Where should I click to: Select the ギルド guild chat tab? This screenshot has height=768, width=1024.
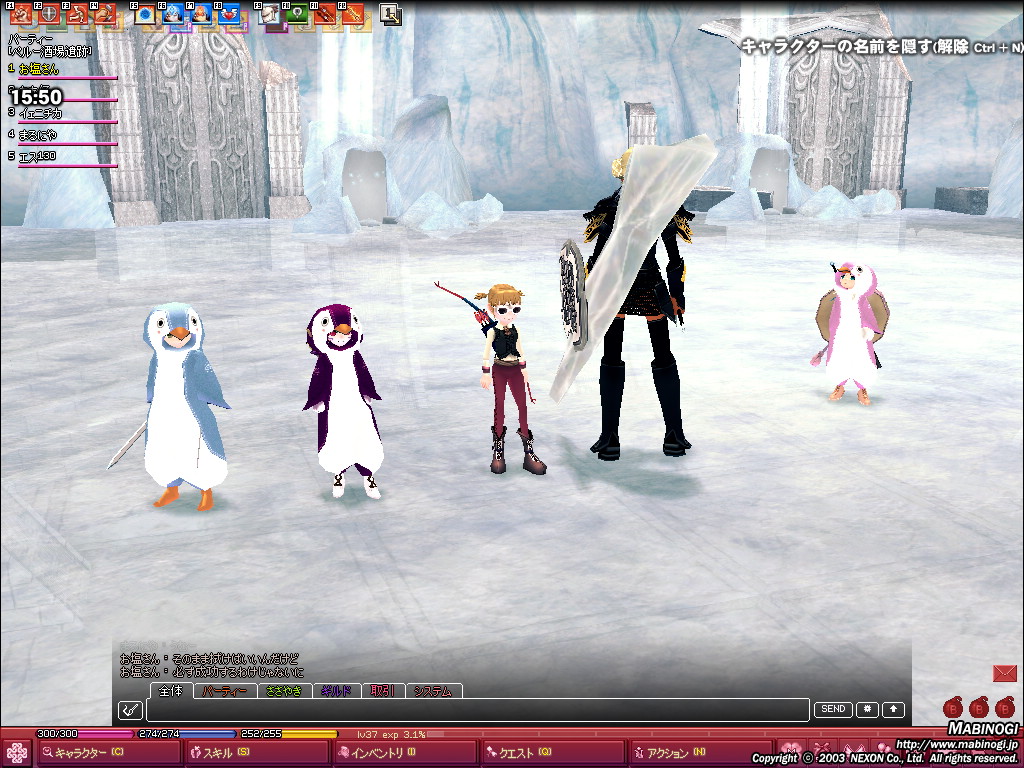(336, 691)
